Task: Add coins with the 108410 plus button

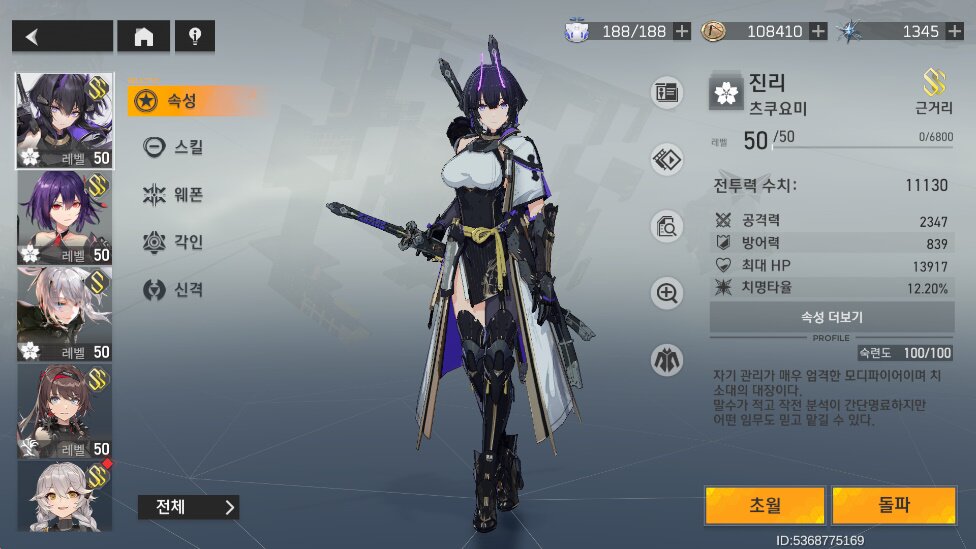Action: click(818, 31)
